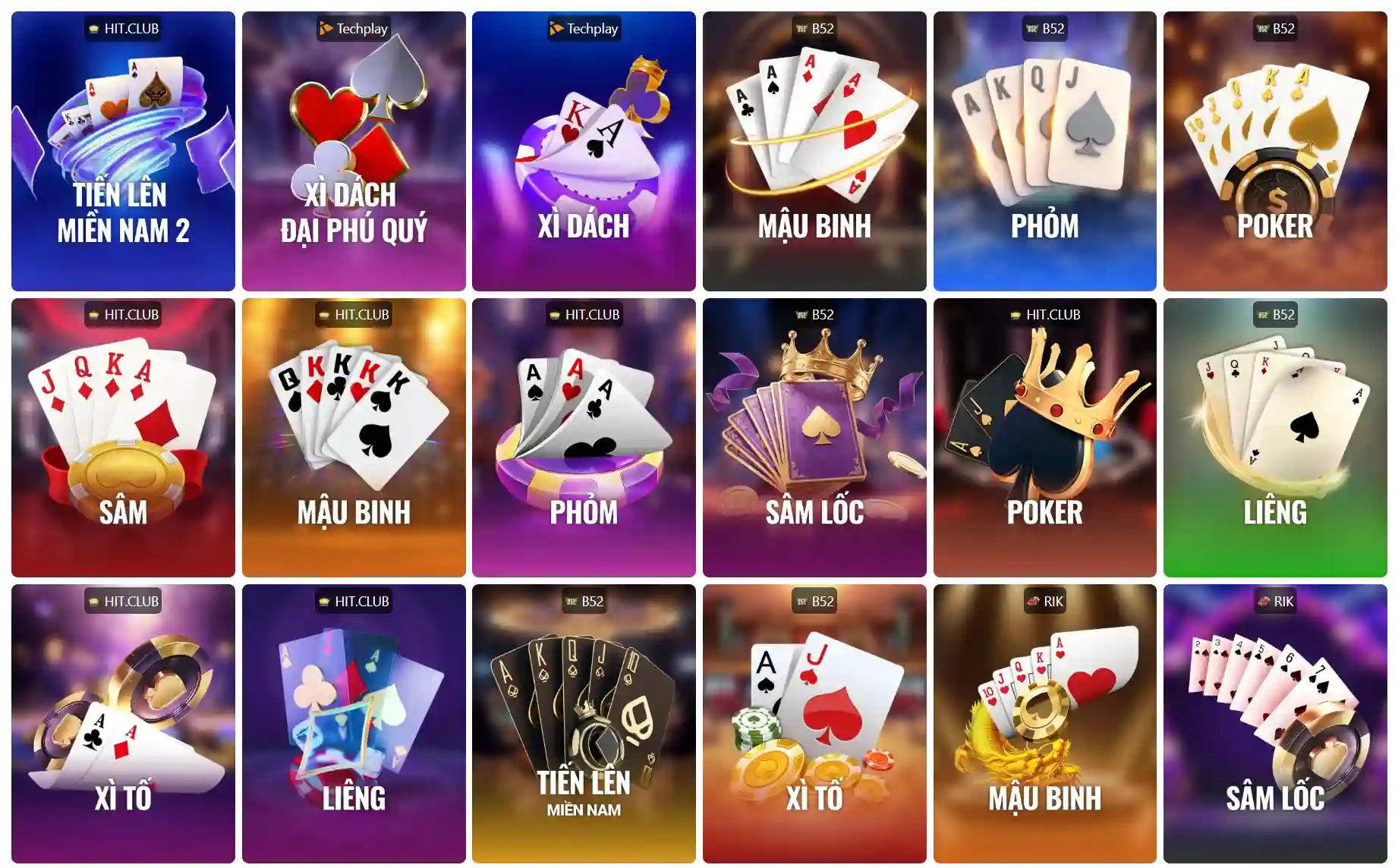Play the B52 Liêng game
Screen dimensions: 1395x868
coord(1275,437)
